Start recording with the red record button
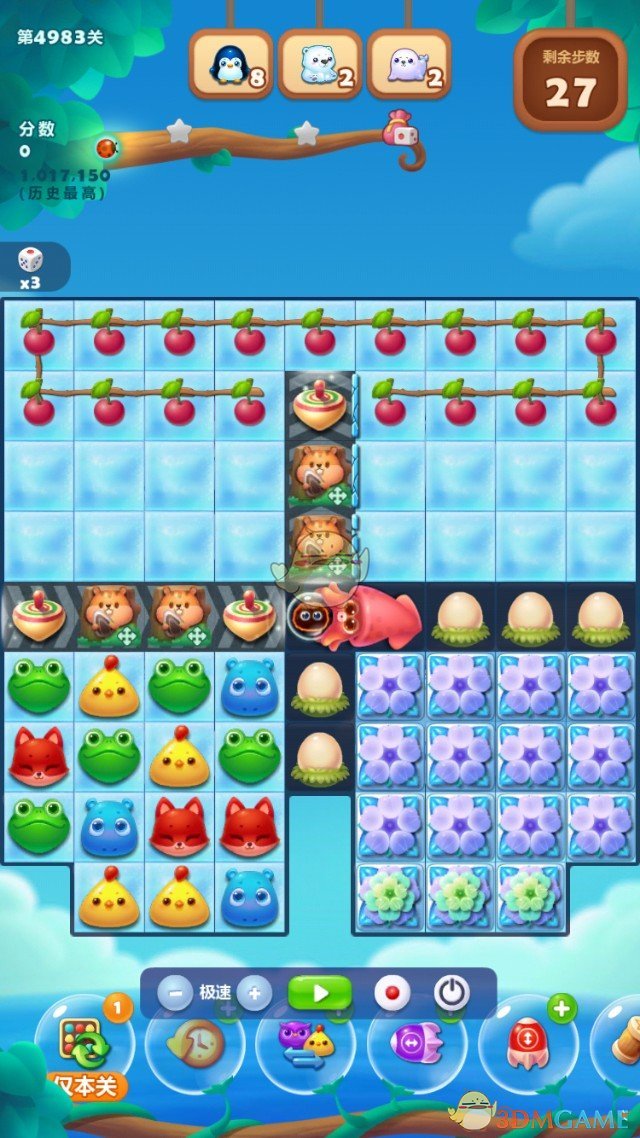Screen dimensions: 640x1138 (x=391, y=993)
